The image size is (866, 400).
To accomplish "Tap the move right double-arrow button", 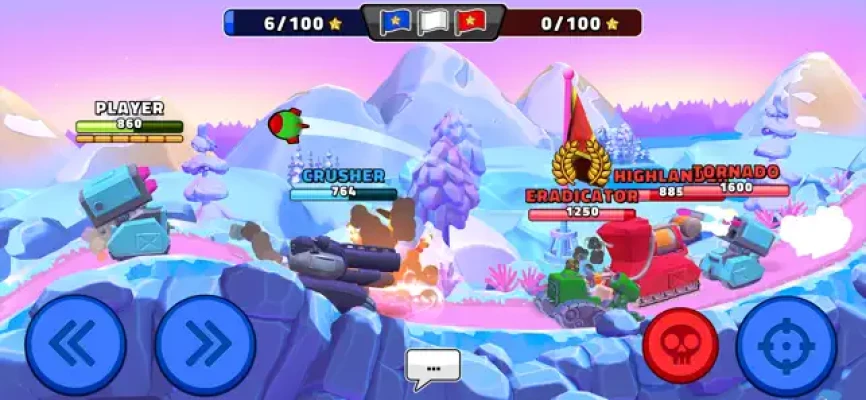I will pyautogui.click(x=205, y=345).
